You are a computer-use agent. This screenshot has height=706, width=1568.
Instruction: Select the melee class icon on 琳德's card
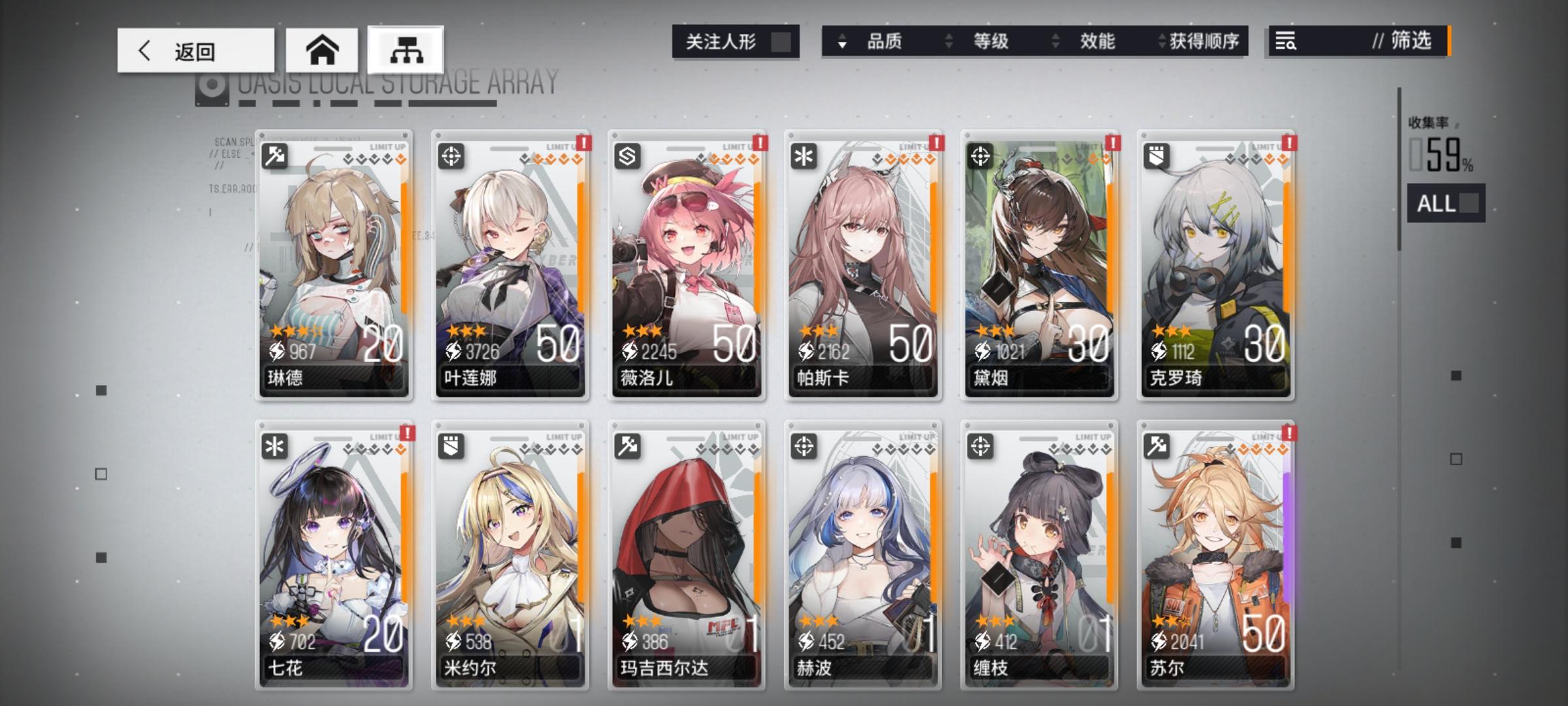275,155
